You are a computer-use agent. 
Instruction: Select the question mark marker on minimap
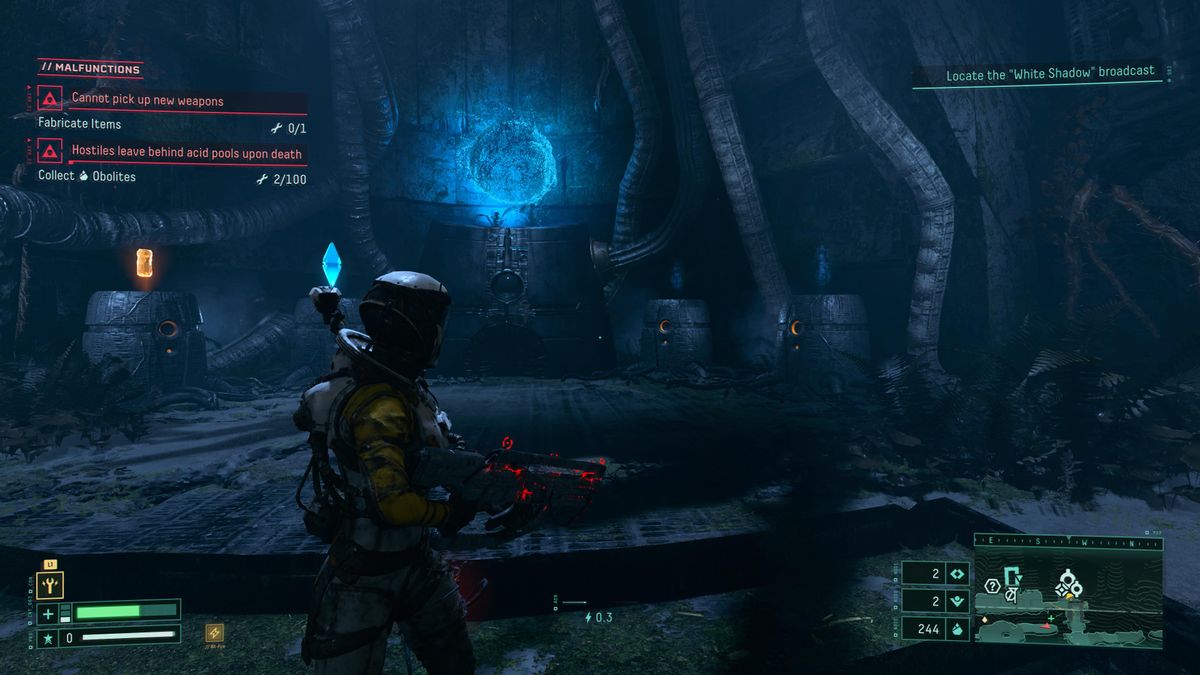(x=991, y=586)
